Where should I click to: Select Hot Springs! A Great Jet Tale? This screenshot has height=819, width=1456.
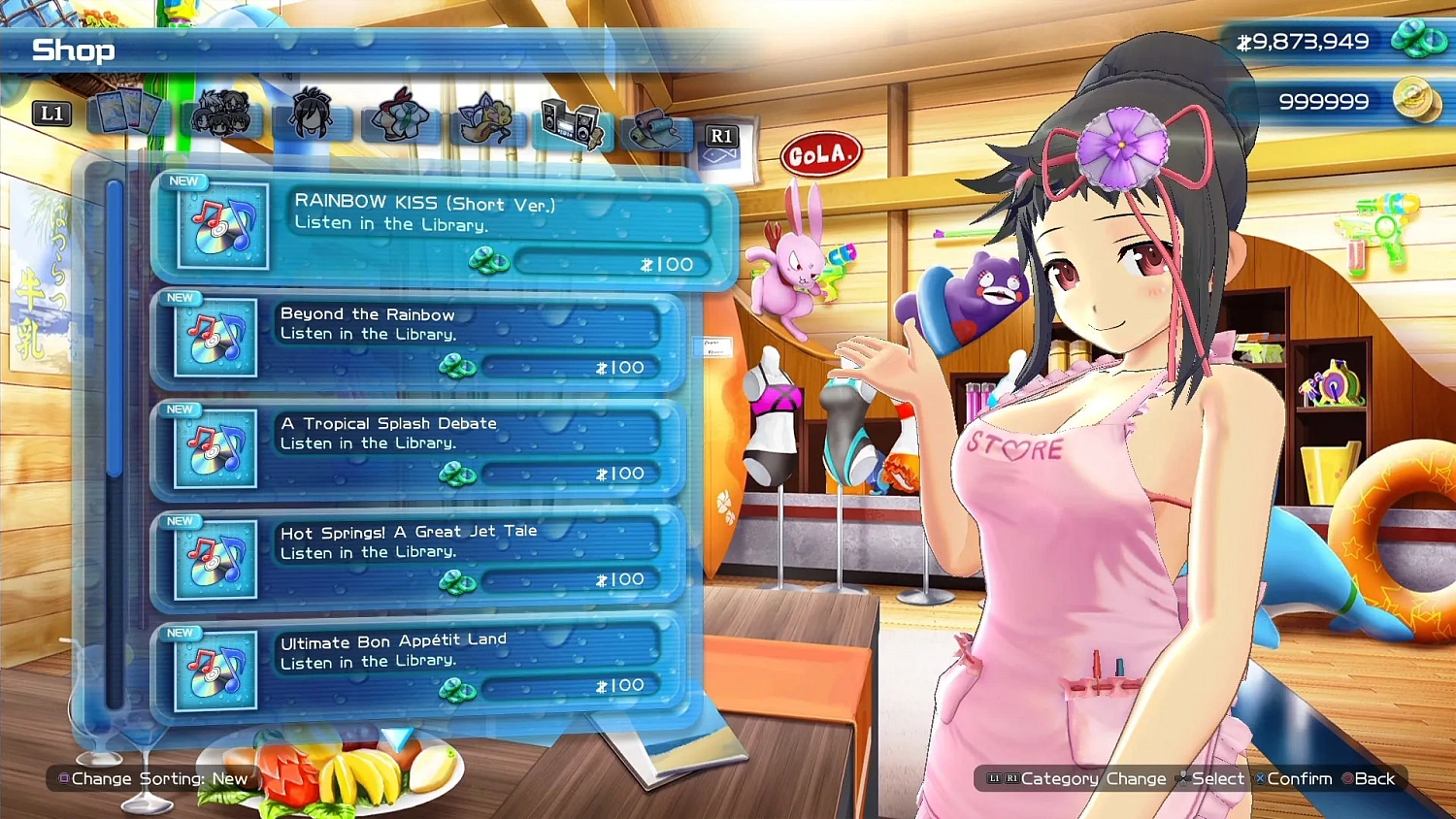tap(417, 553)
